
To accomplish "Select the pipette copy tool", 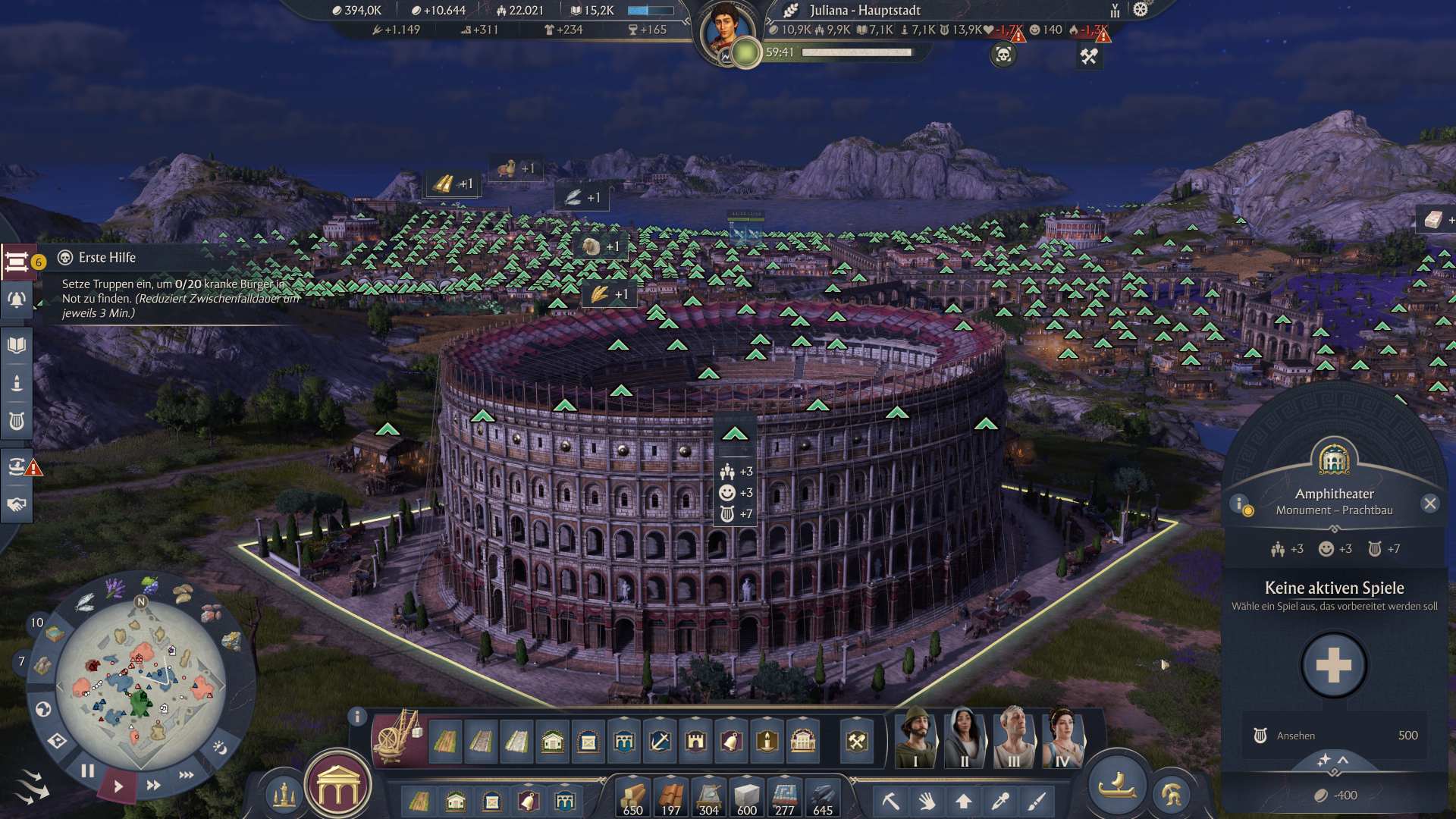I will (1000, 801).
